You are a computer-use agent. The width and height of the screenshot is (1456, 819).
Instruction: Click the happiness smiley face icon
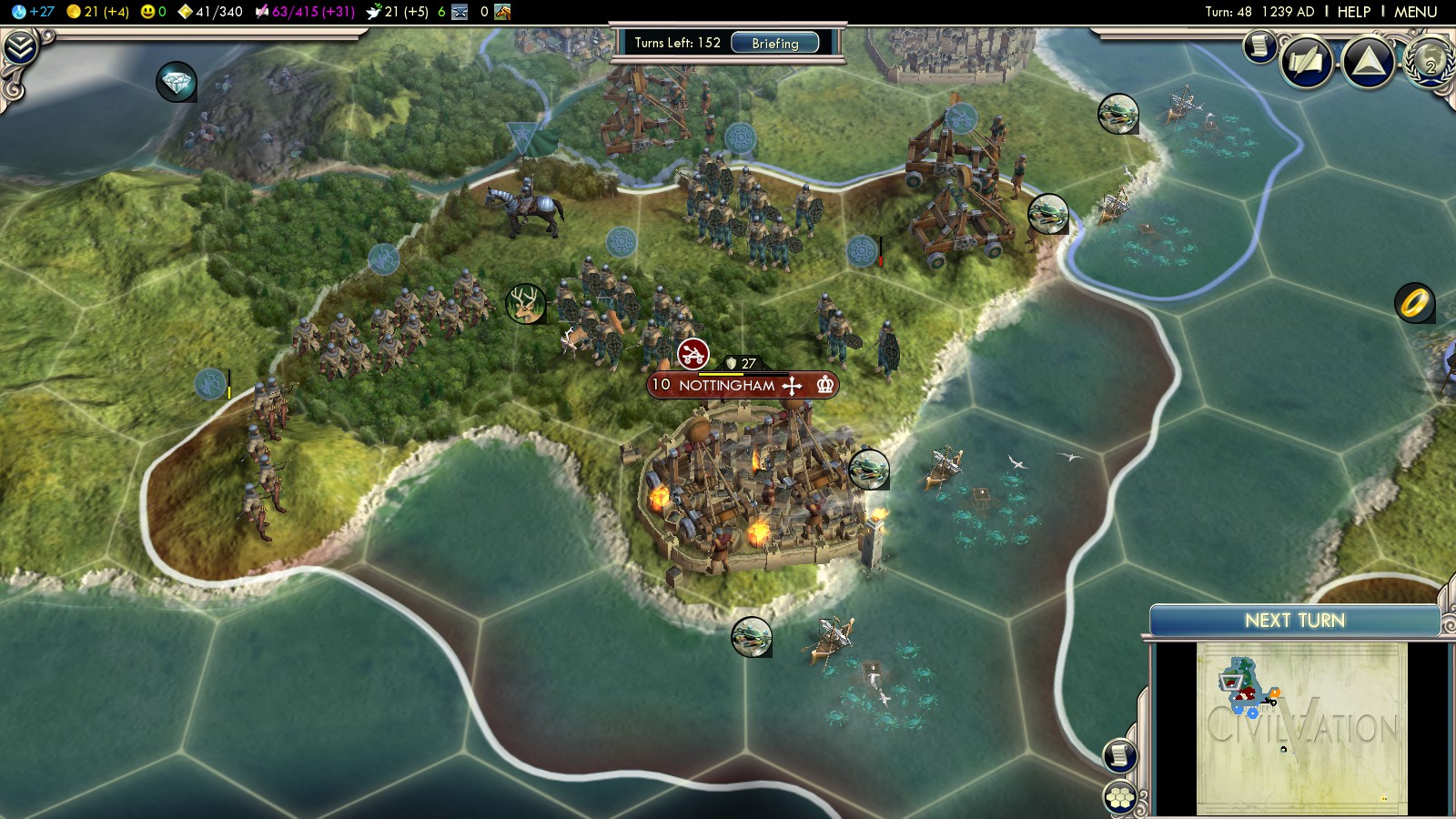pos(147,12)
